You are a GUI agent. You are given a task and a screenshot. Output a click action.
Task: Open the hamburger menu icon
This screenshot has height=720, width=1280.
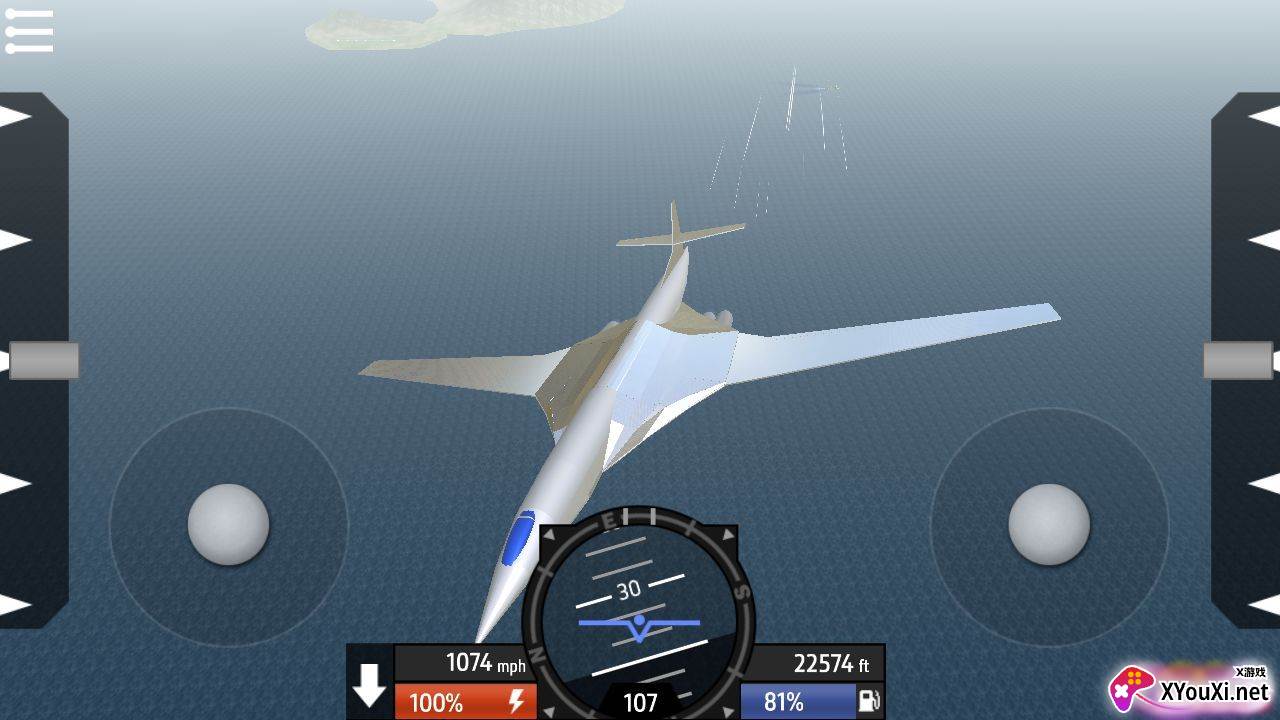29,31
